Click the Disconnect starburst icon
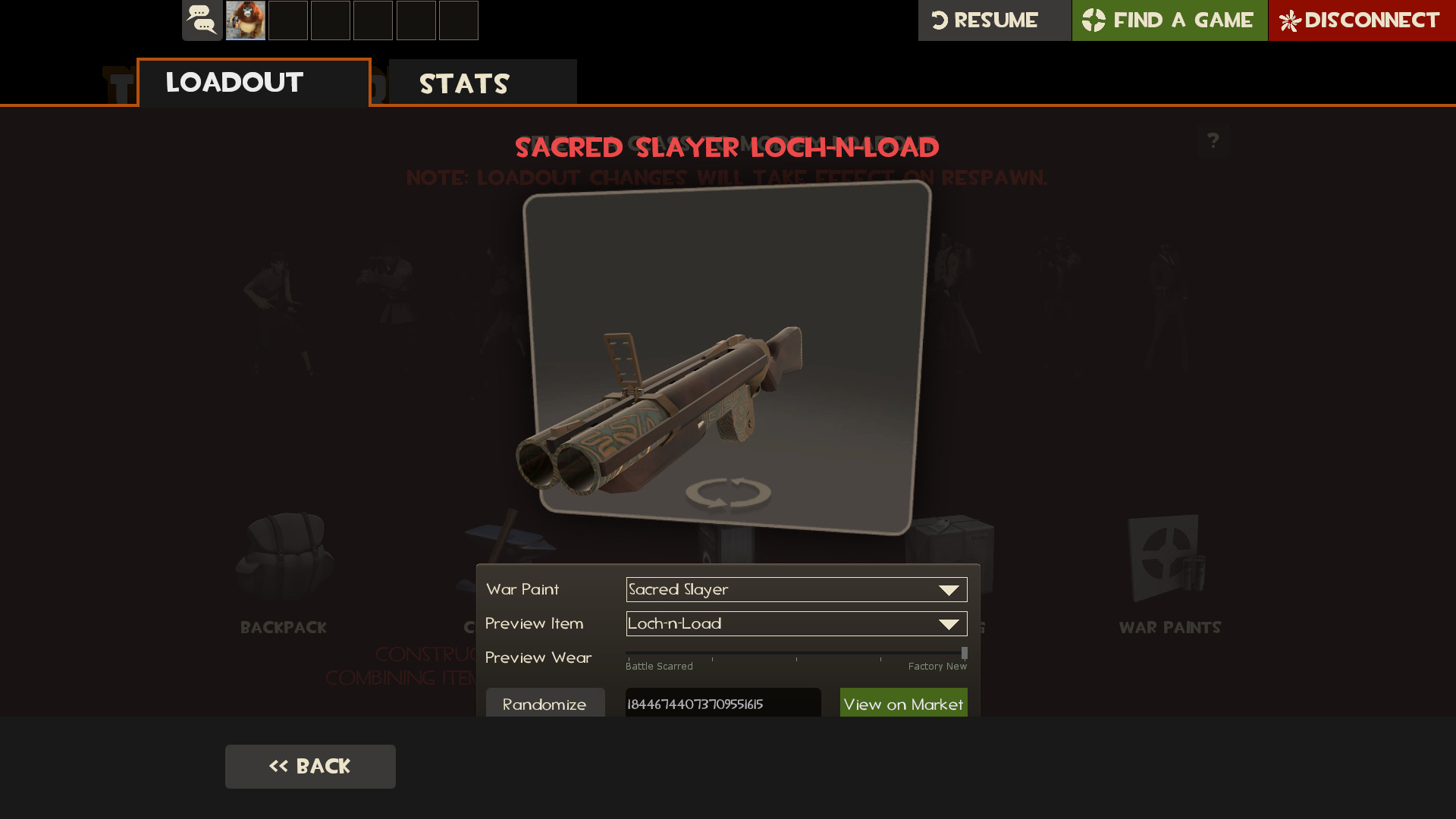1456x819 pixels. [1290, 20]
